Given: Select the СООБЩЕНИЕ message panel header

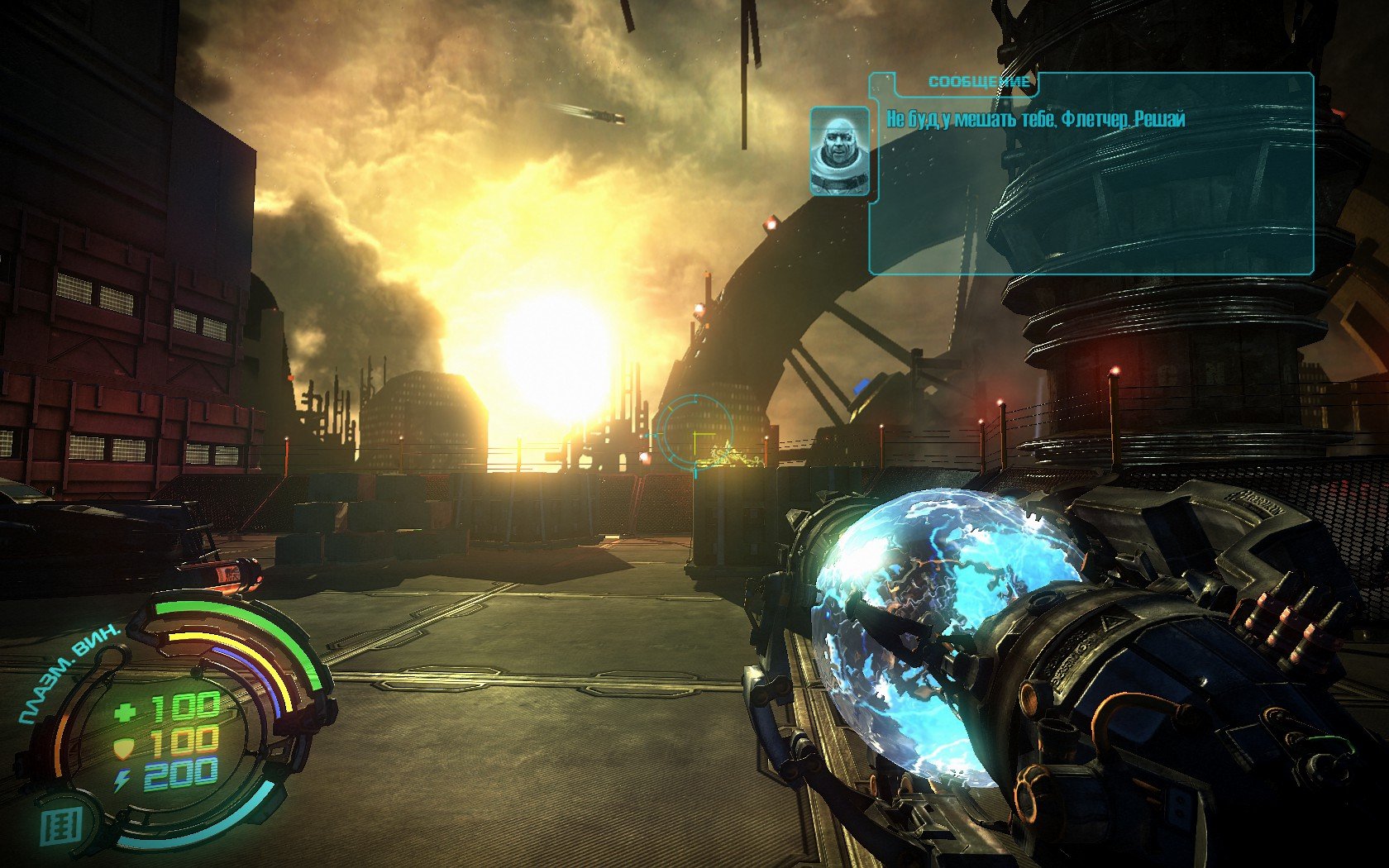Looking at the screenshot, I should (979, 82).
